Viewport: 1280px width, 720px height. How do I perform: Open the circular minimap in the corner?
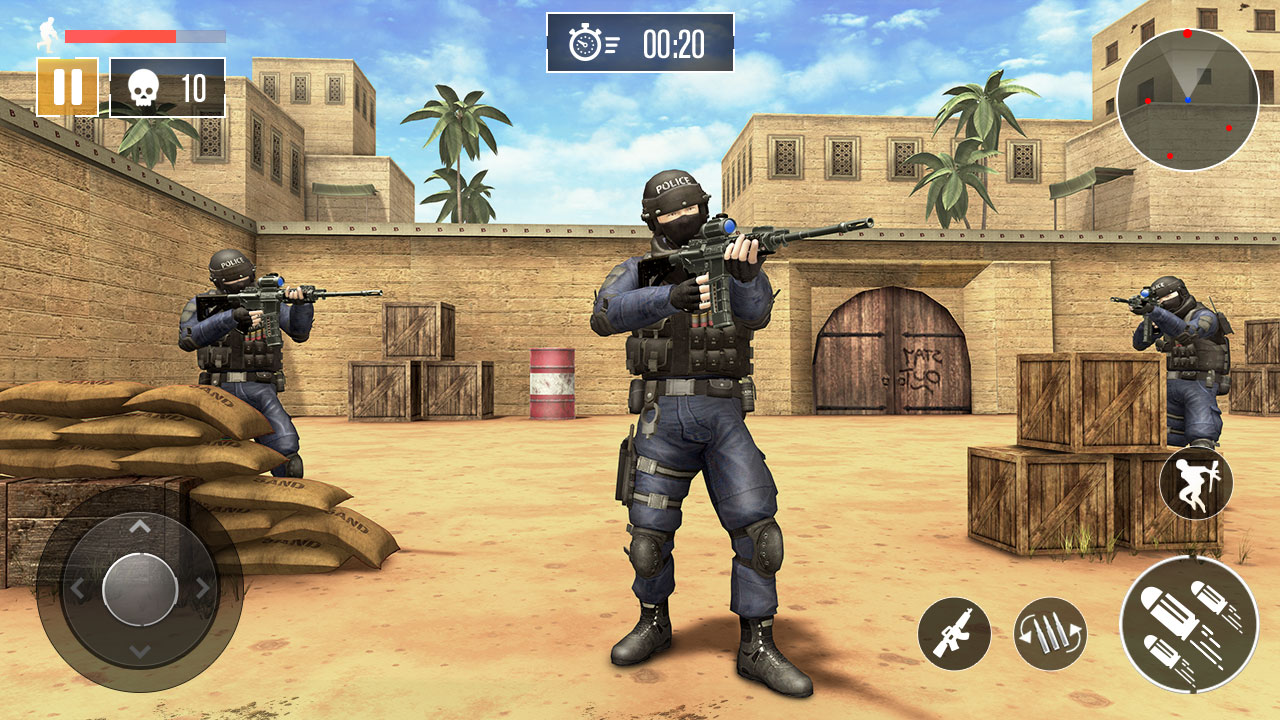tap(1188, 100)
